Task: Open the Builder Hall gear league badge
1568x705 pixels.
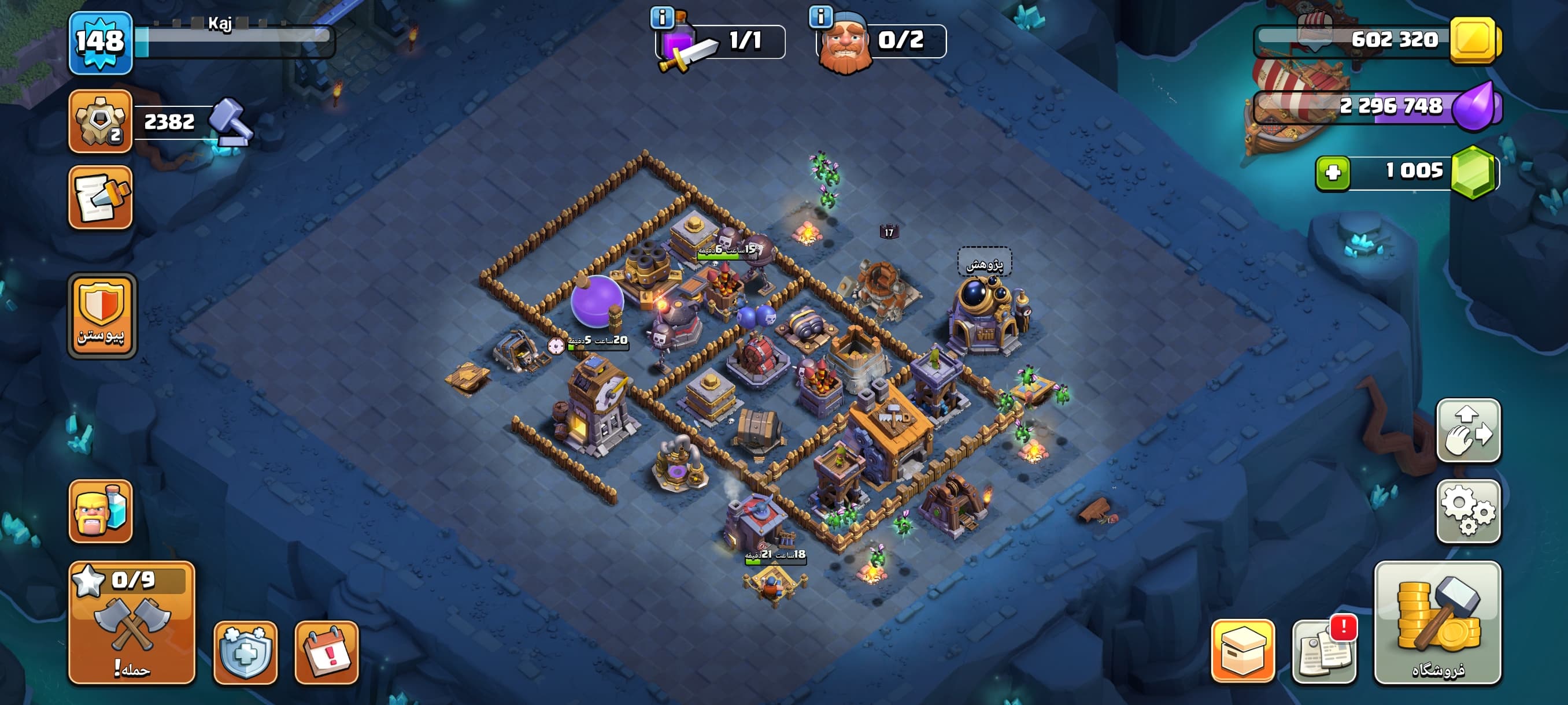Action: (101, 121)
